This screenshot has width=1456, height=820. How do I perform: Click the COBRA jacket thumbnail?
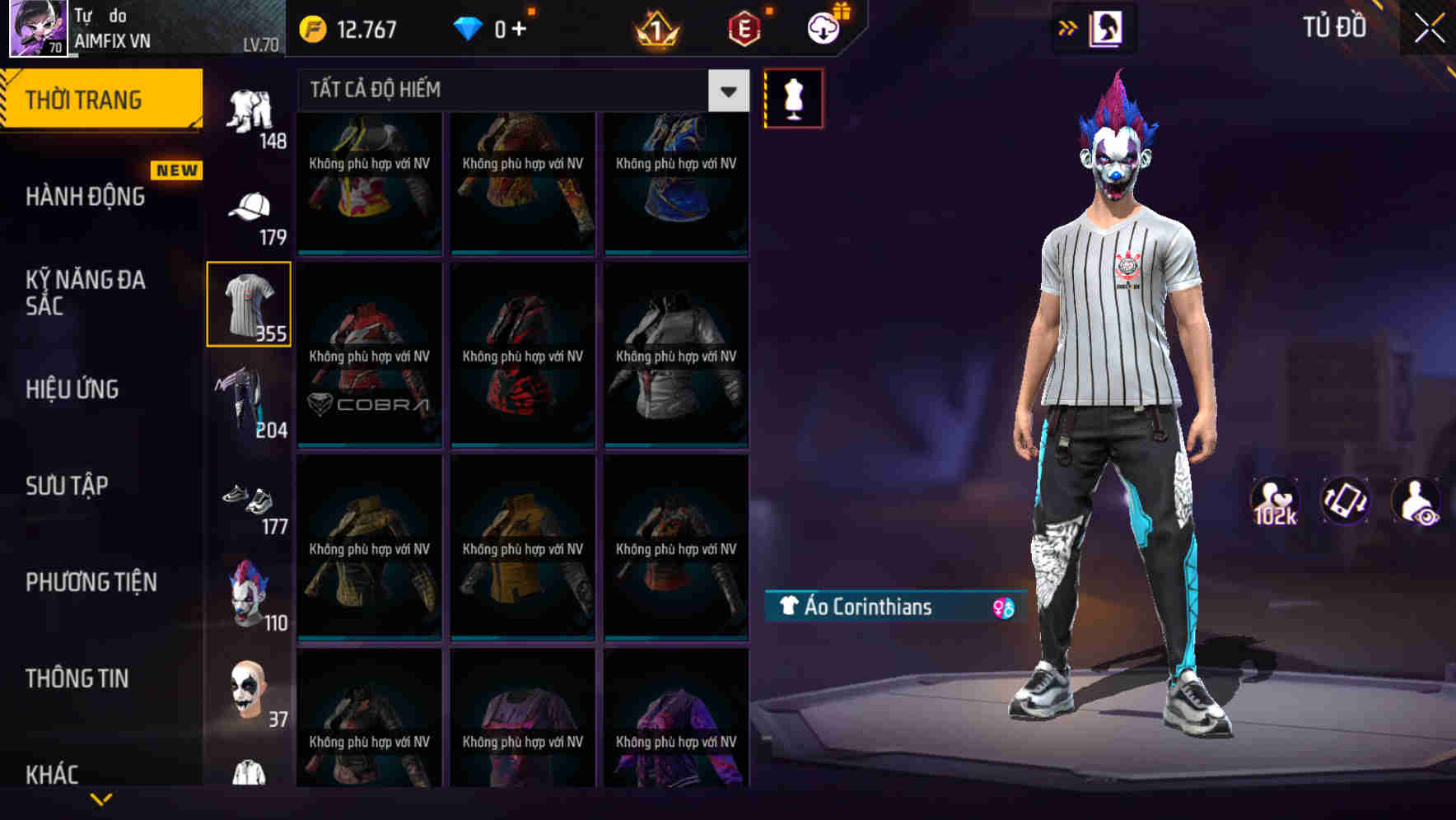click(x=368, y=354)
